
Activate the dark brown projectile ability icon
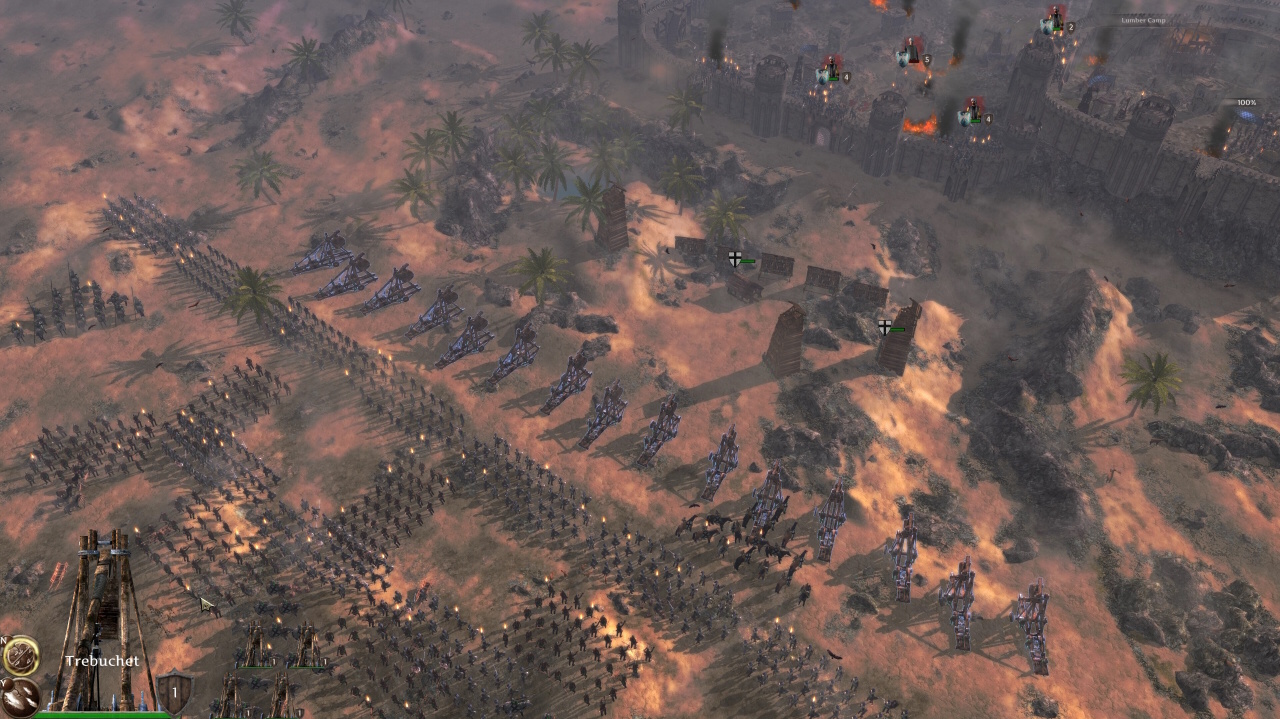18,696
